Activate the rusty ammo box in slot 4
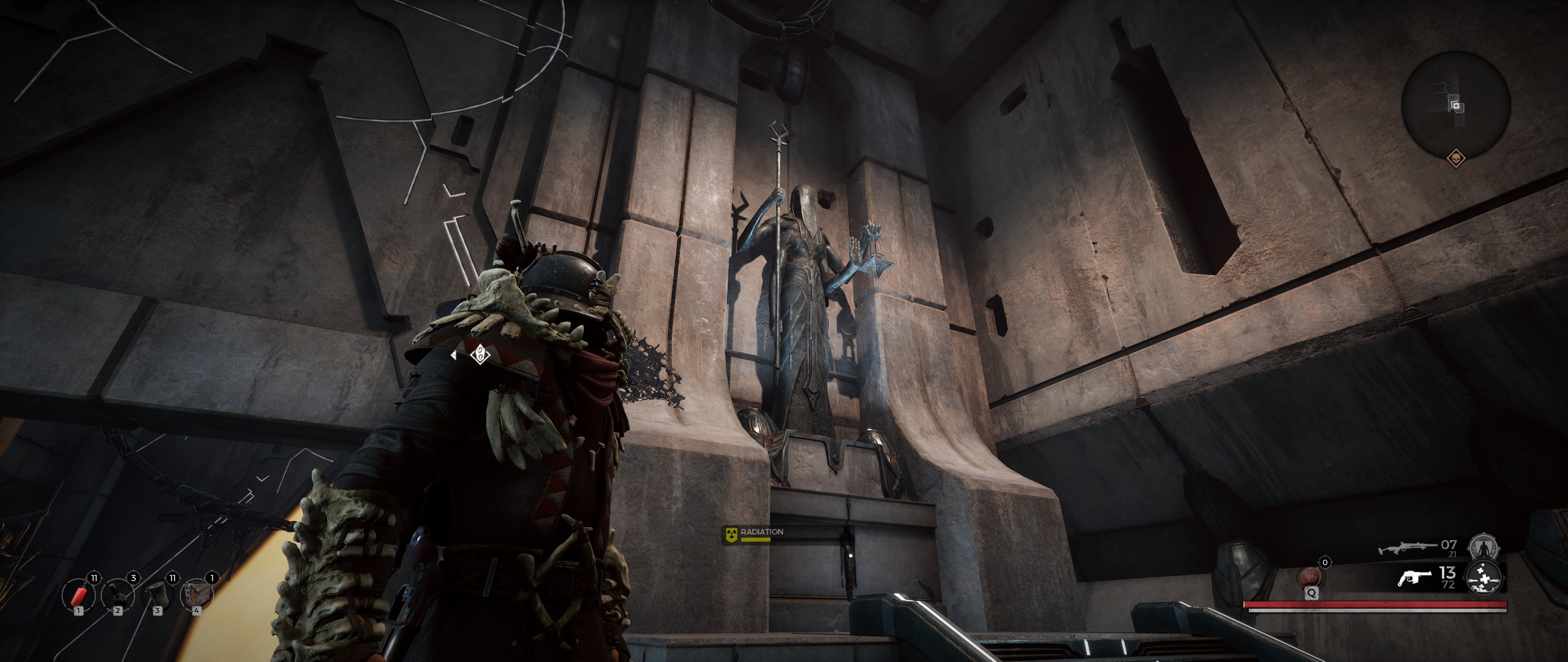The width and height of the screenshot is (1568, 662). (197, 596)
